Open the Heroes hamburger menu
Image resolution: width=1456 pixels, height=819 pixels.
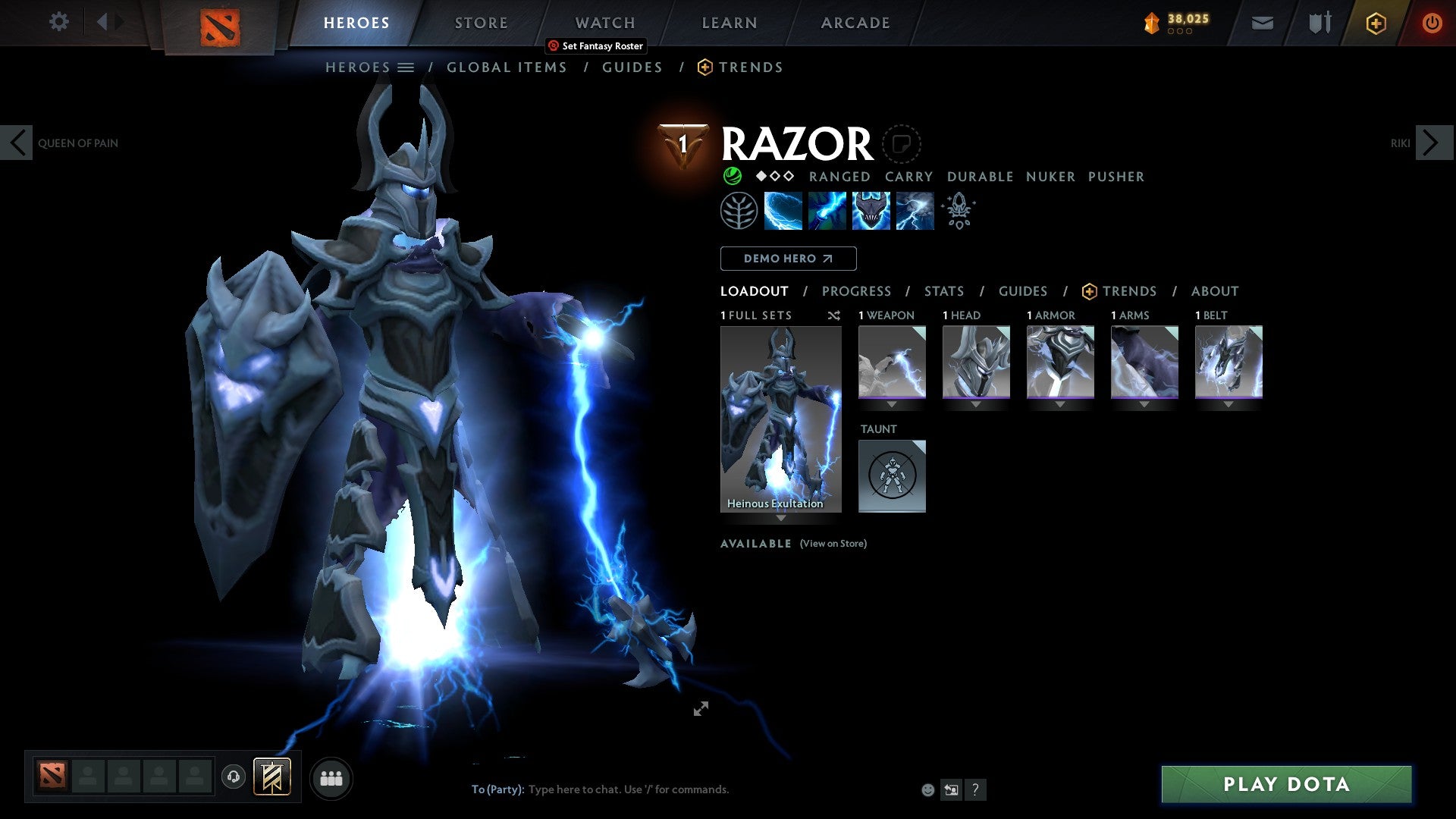click(406, 67)
